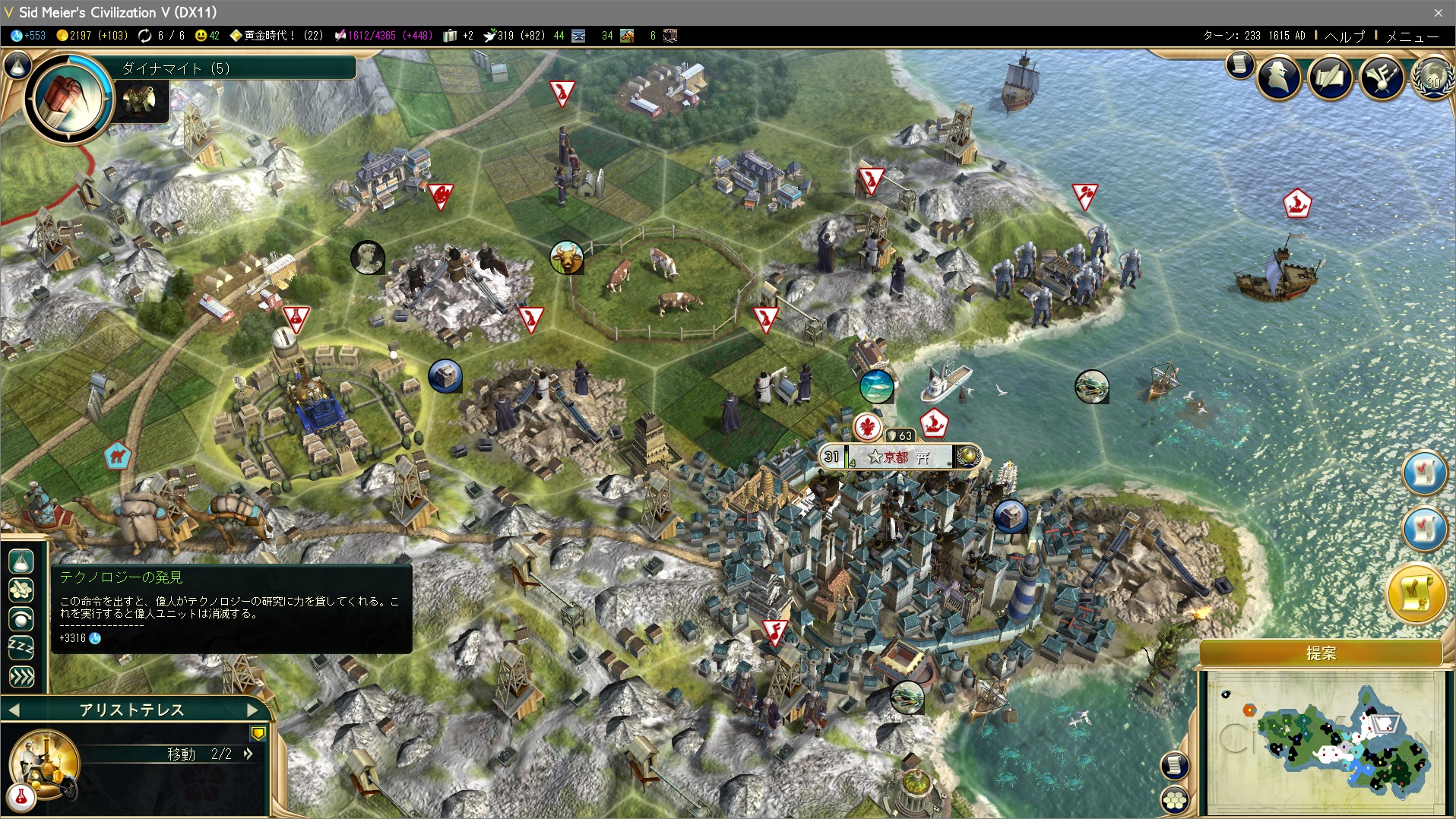Click the 提案 (Proposal) button
This screenshot has height=819, width=1456.
pyautogui.click(x=1321, y=653)
